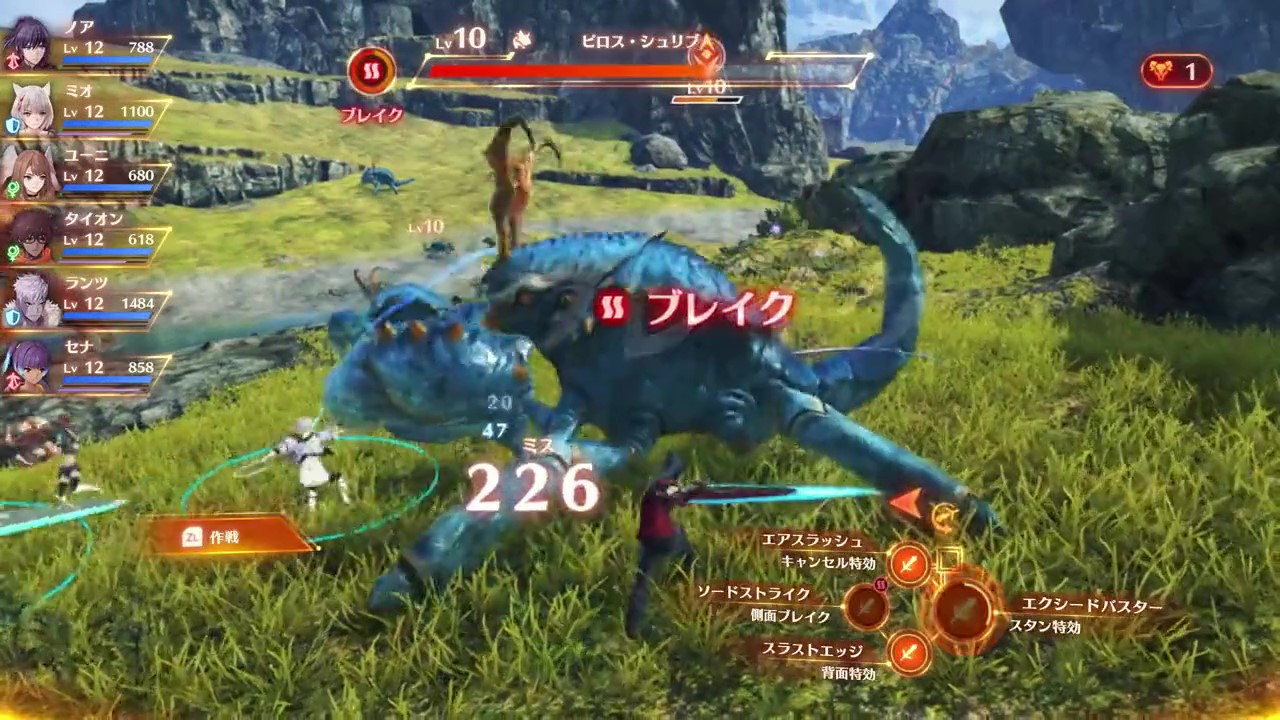
Task: Select Noah's party portrait
Action: pos(32,45)
